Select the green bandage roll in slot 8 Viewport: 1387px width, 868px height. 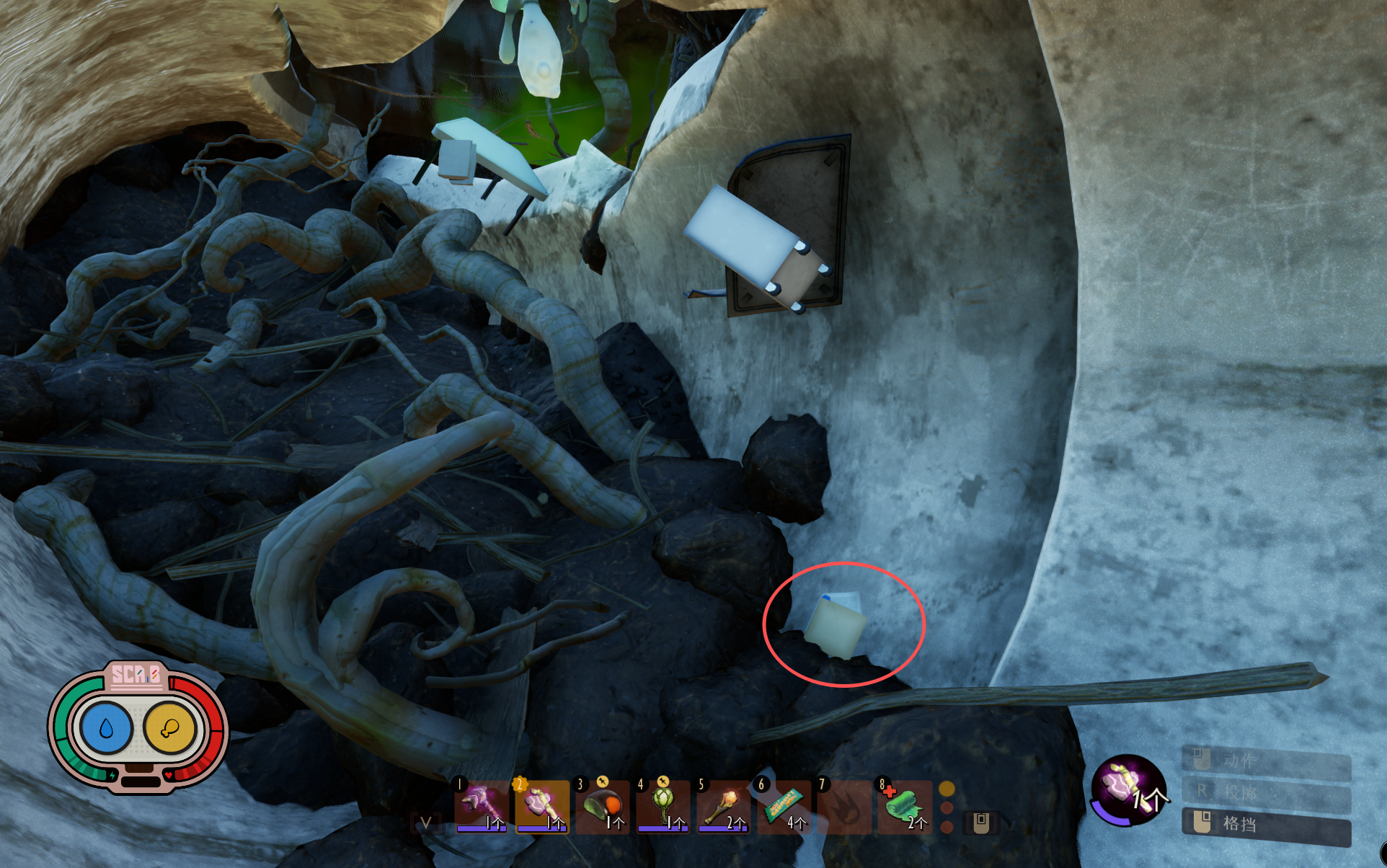pyautogui.click(x=905, y=806)
